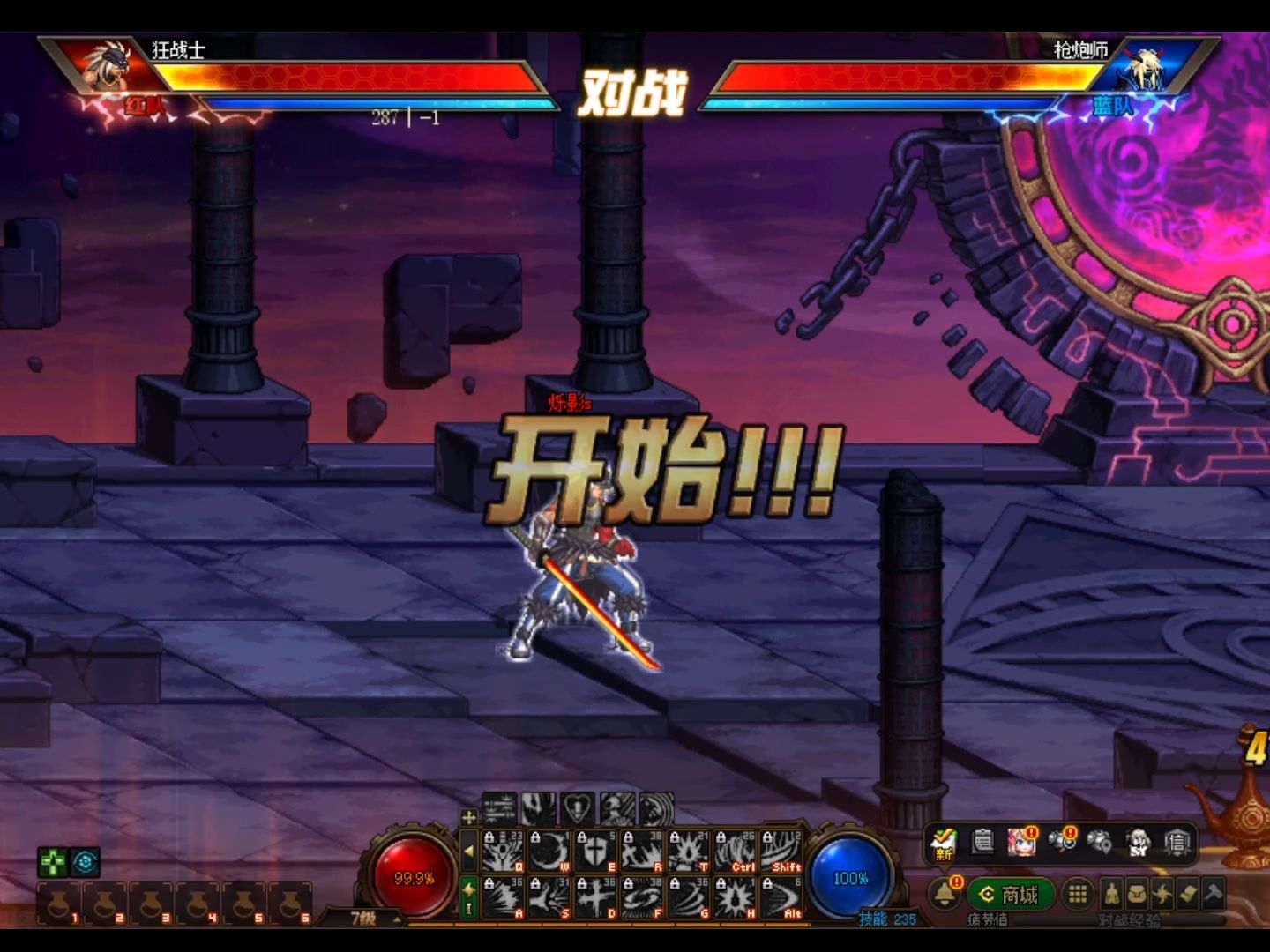Viewport: 1270px width, 952px height.
Task: Use the burst skill on H
Action: pyautogui.click(x=735, y=898)
